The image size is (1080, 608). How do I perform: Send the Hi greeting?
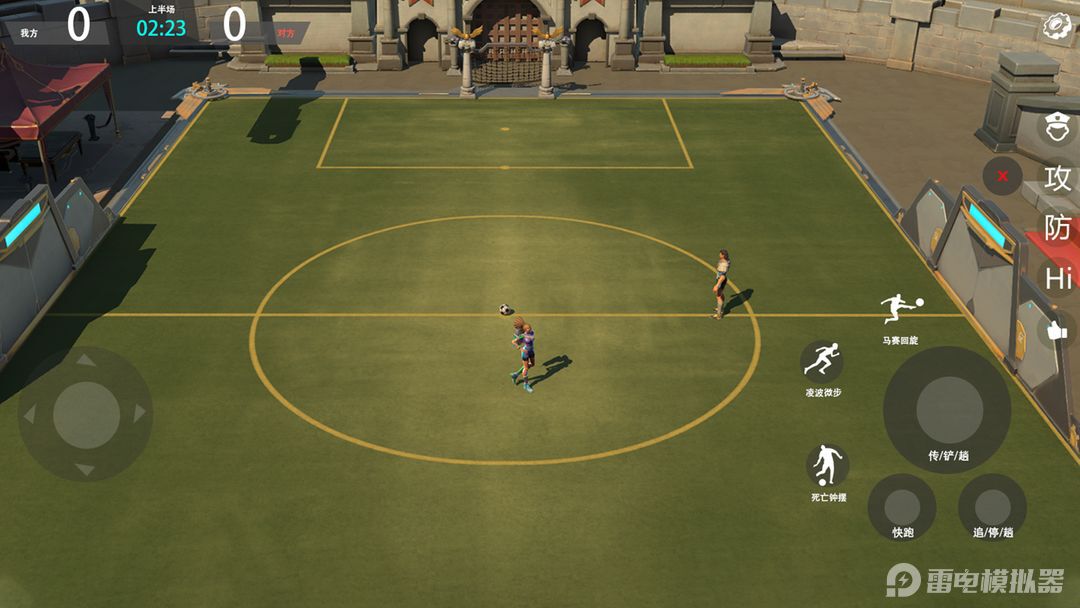1058,279
